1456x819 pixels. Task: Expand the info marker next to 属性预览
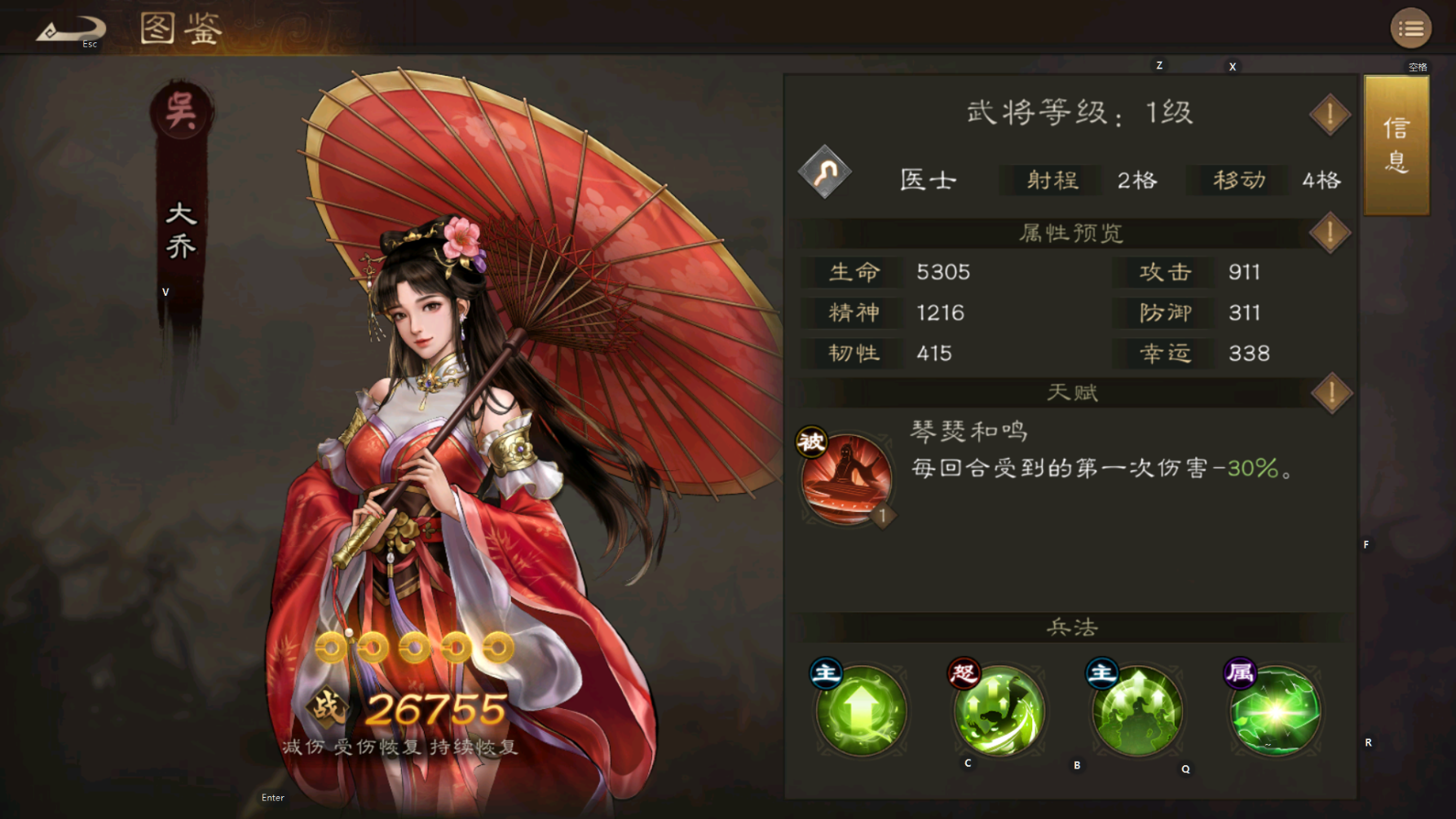1329,231
